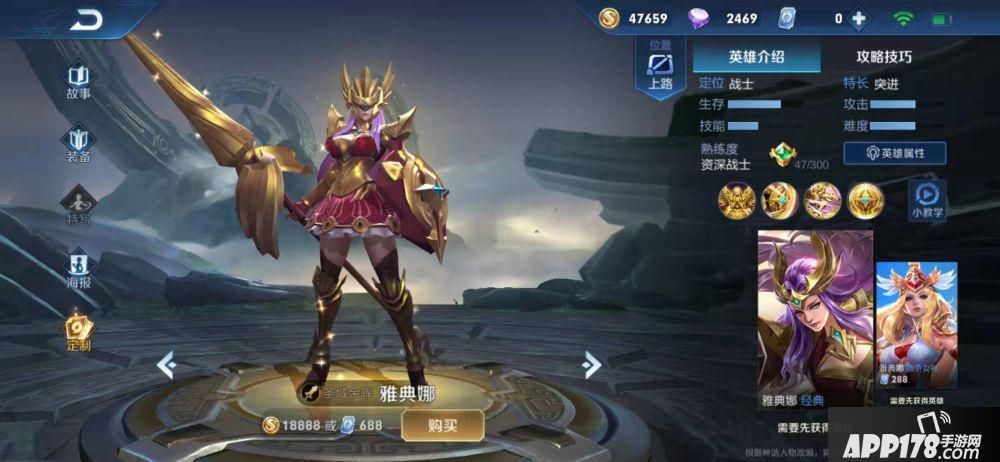Open the 故事 story section
Viewport: 1000px width, 462px height.
click(x=79, y=82)
